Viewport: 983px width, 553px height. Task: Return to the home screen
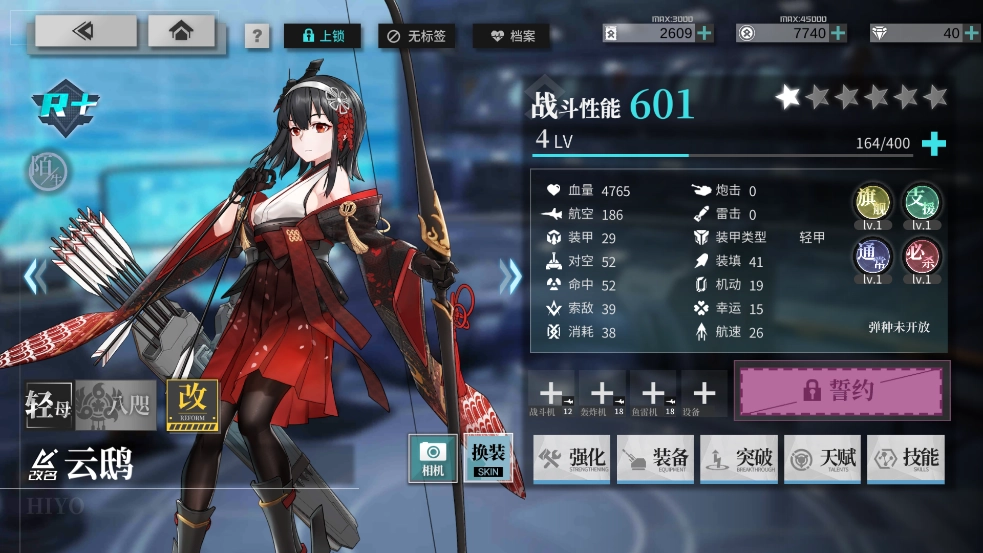tap(182, 32)
